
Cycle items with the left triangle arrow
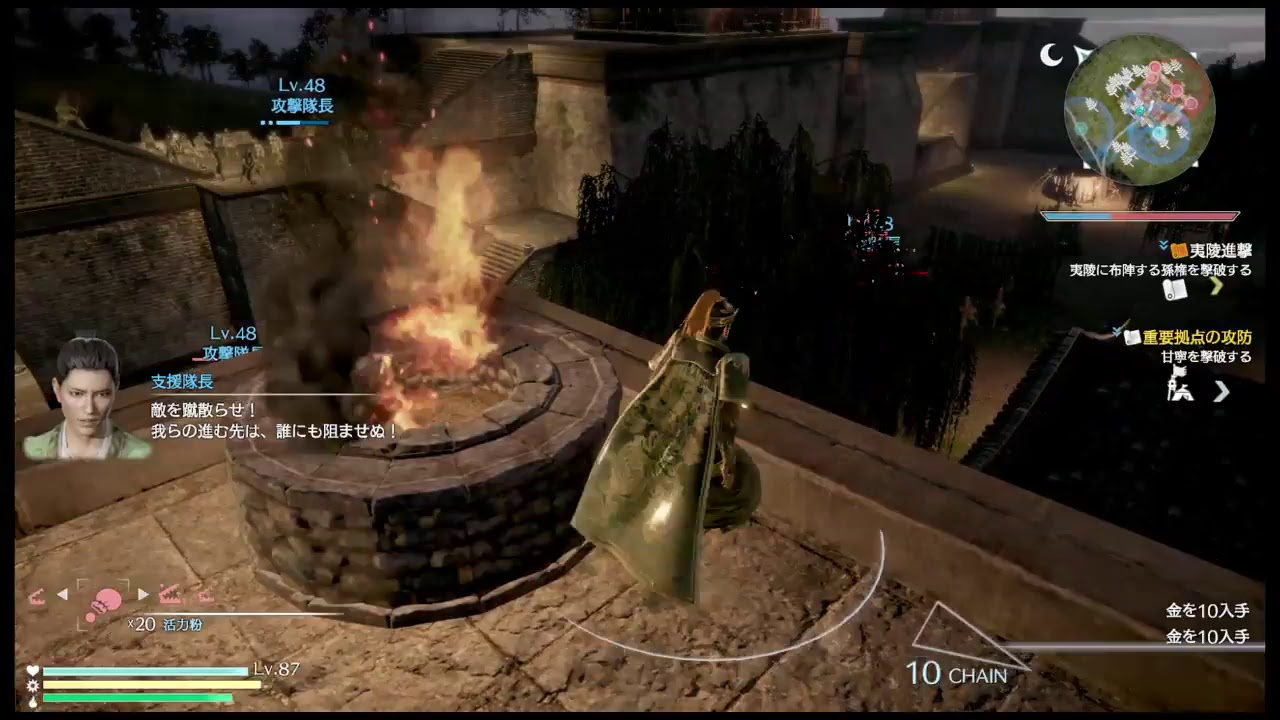click(62, 593)
